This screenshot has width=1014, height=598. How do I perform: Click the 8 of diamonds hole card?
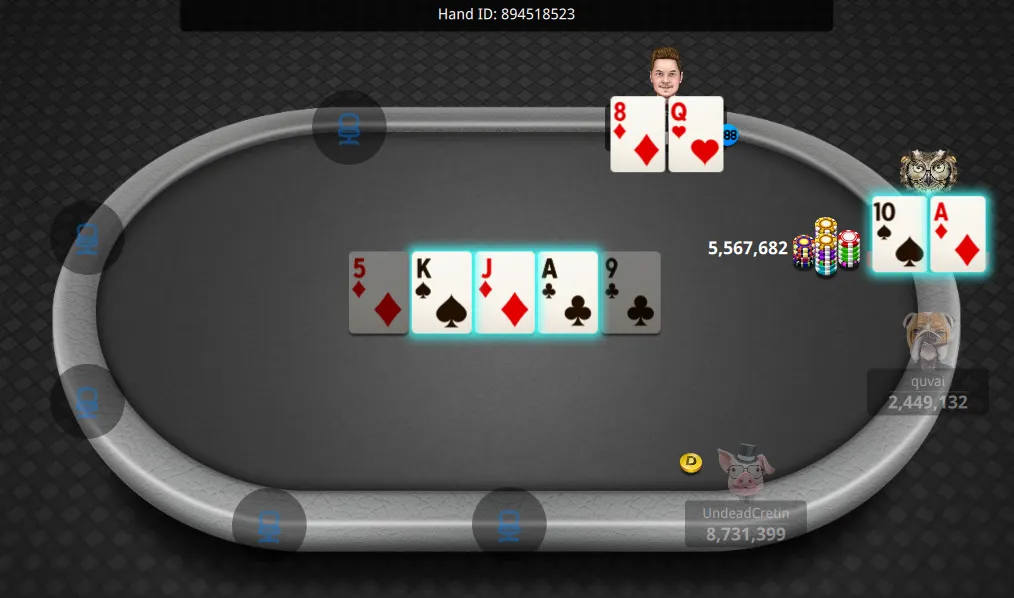tap(638, 134)
